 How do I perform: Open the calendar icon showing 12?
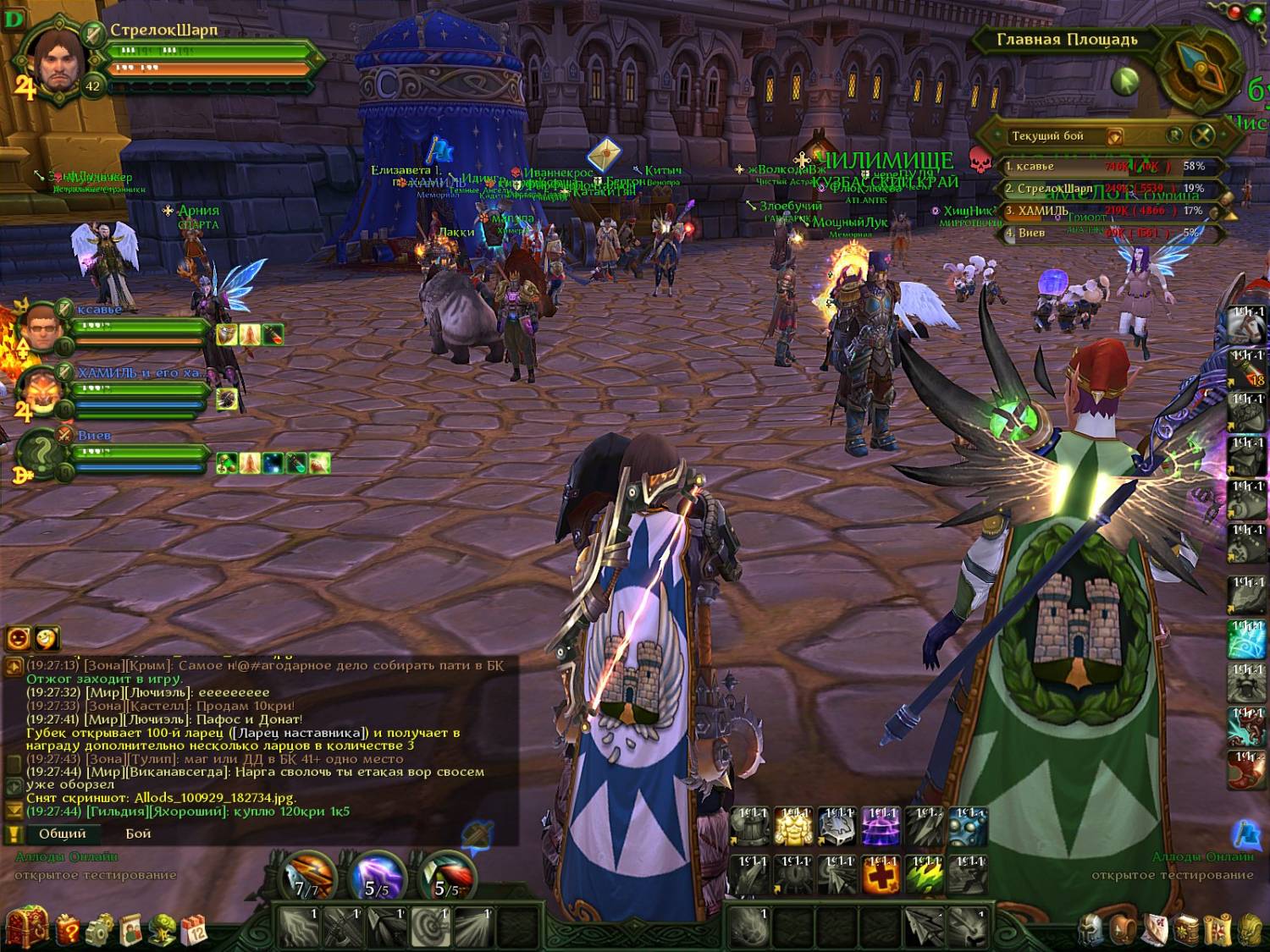[195, 929]
